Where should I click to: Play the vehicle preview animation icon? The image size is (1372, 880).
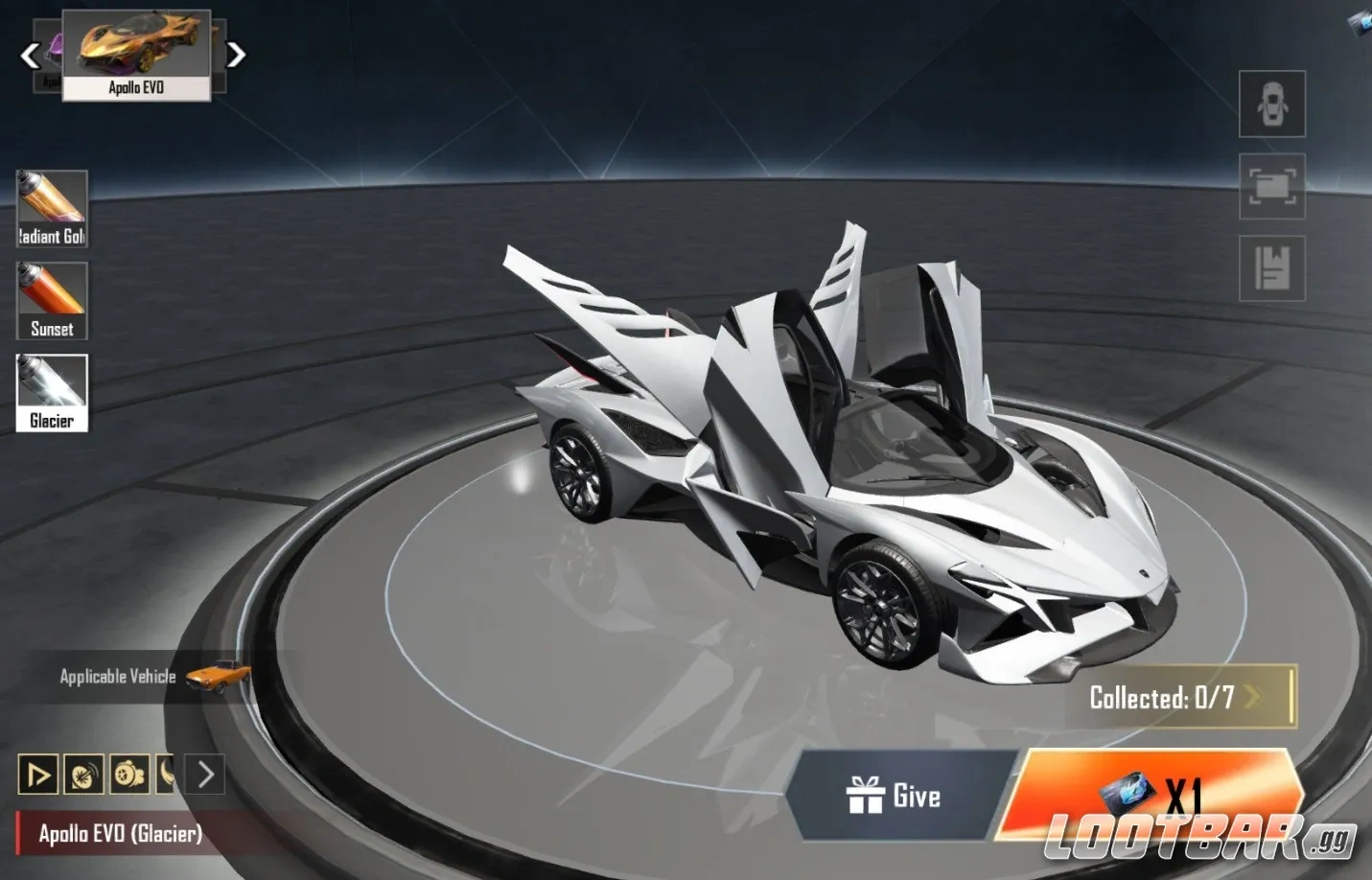pos(38,775)
